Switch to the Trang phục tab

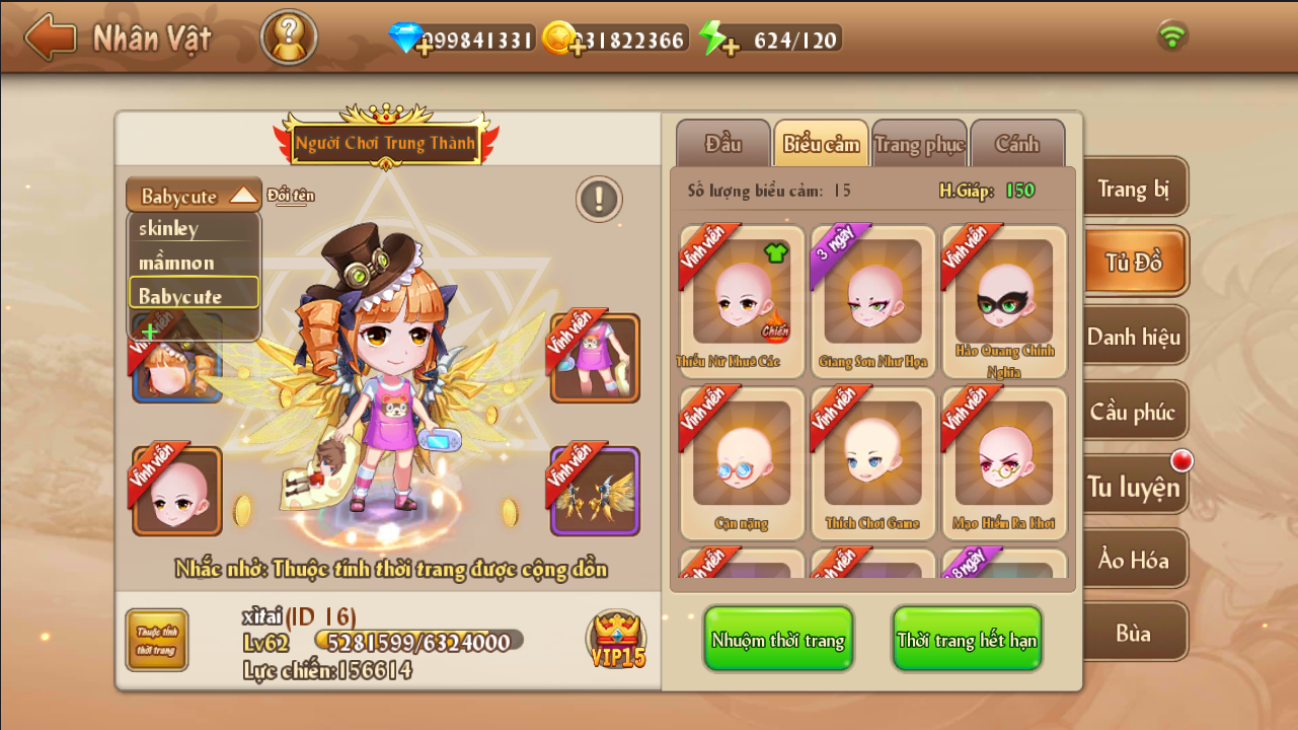click(x=919, y=144)
